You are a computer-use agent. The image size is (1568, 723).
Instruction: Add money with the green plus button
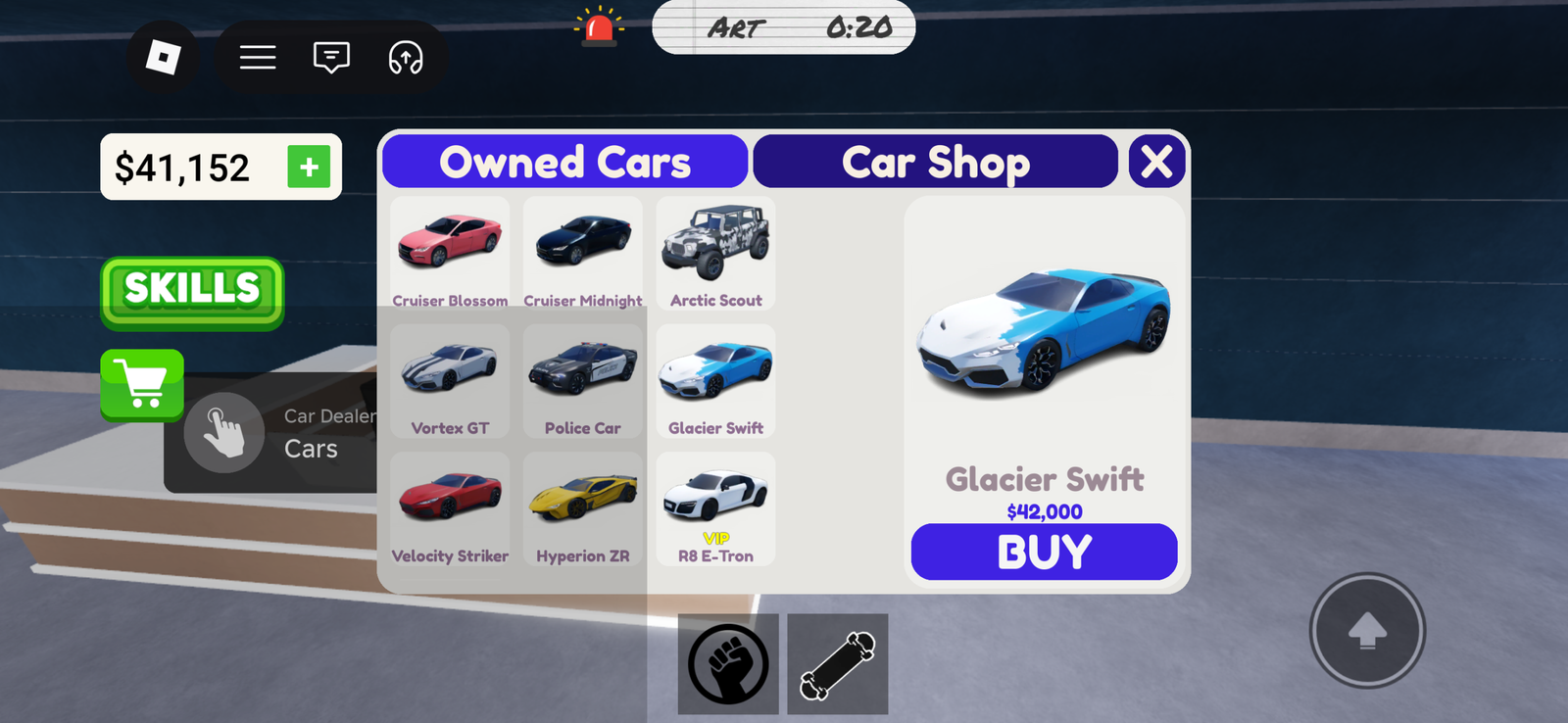[309, 168]
